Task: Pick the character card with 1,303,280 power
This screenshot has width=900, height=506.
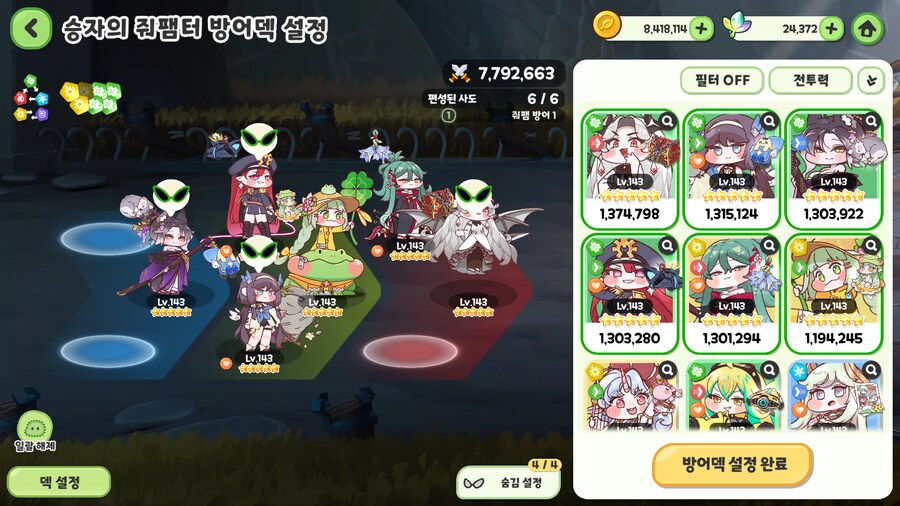Action: 629,292
